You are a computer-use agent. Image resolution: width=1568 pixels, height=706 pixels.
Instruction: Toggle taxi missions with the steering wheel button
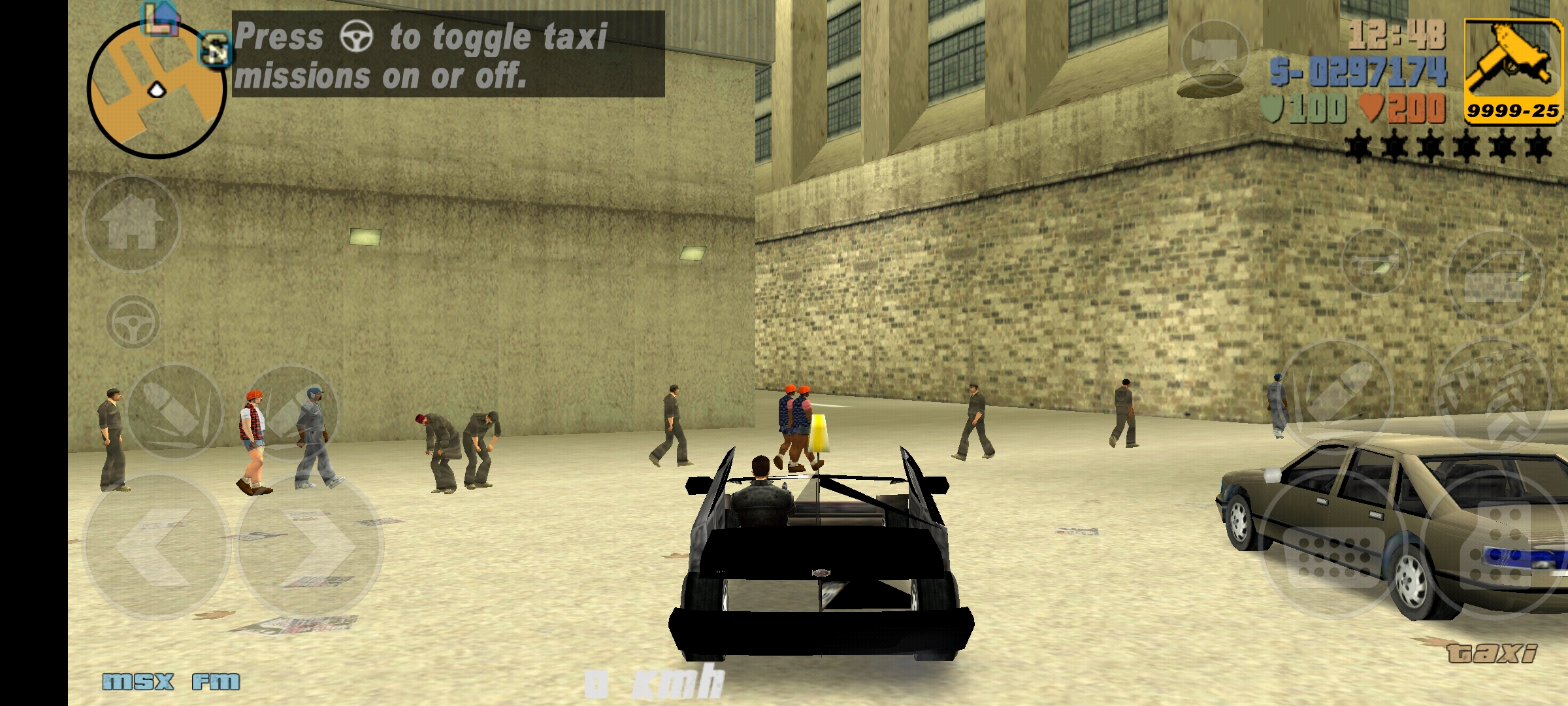coord(133,322)
